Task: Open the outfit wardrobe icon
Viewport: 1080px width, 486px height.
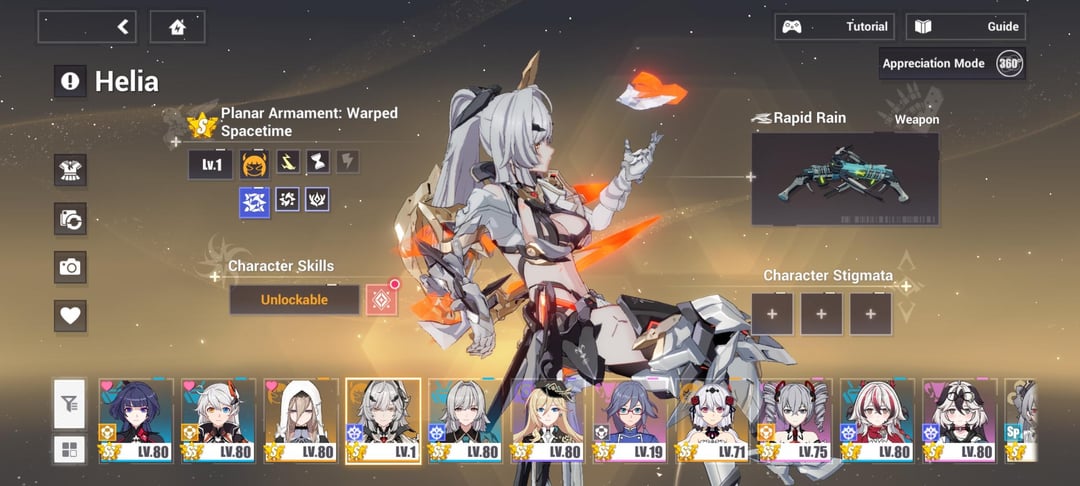Action: pyautogui.click(x=70, y=171)
